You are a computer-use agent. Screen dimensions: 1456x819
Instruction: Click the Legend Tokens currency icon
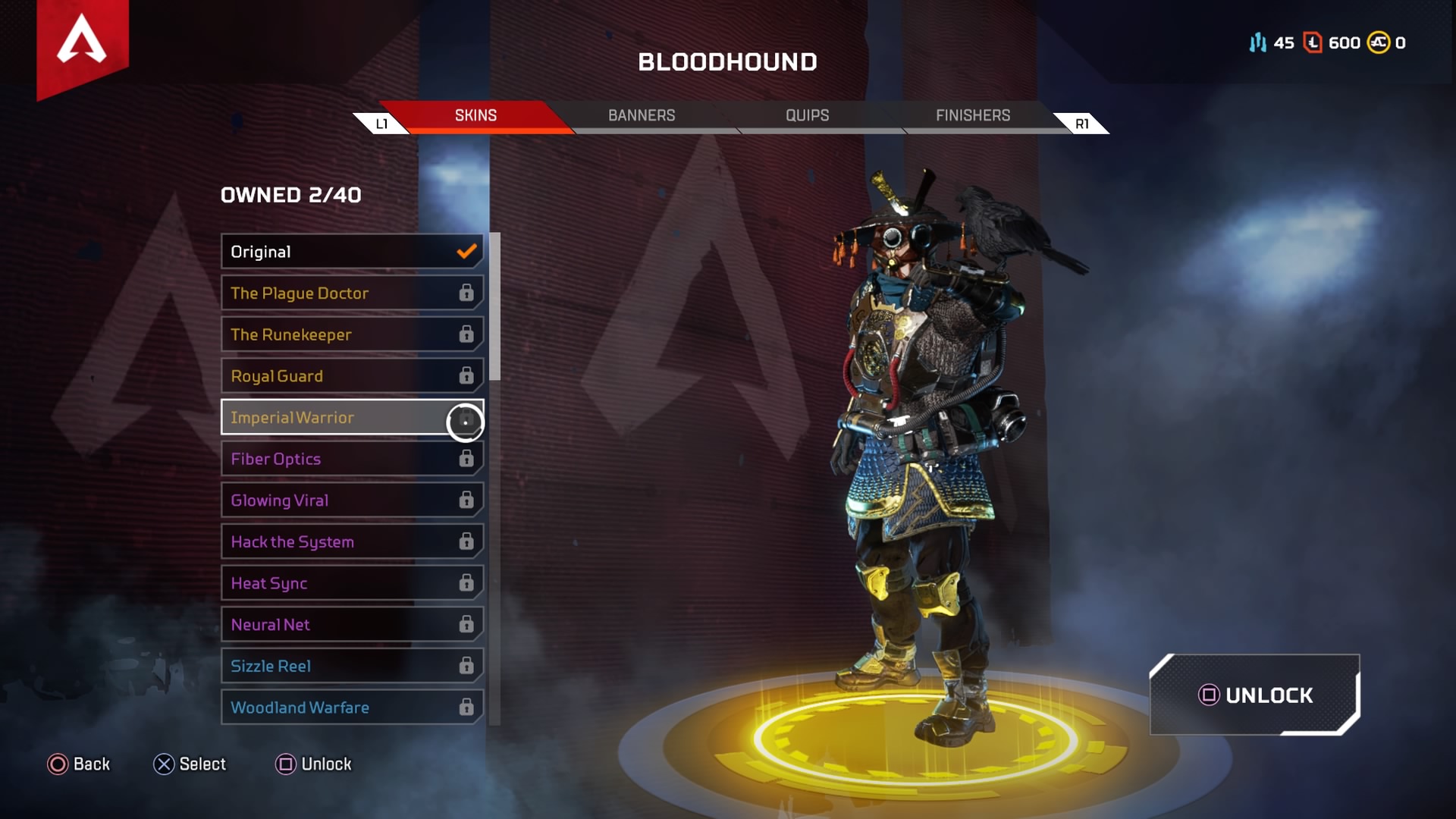1311,43
